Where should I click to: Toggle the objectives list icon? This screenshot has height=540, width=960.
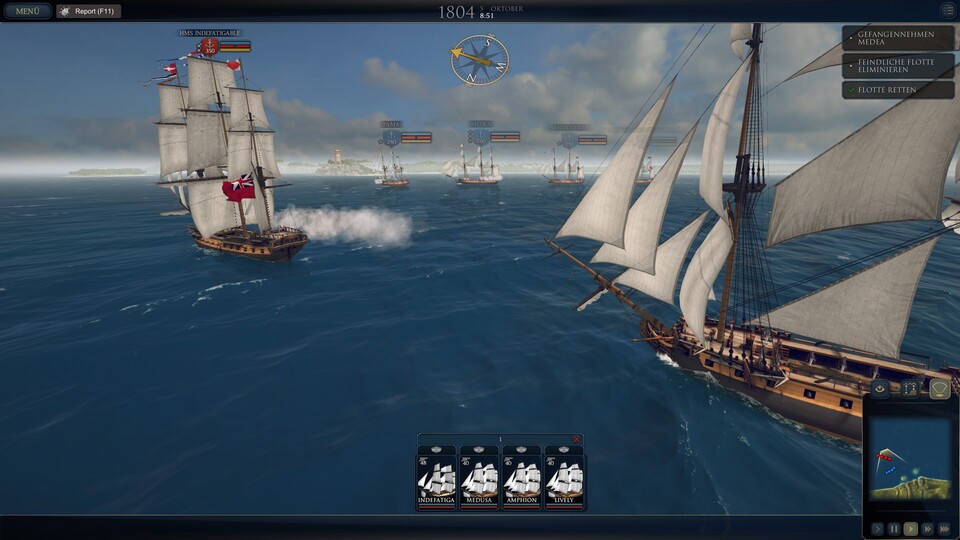click(947, 10)
